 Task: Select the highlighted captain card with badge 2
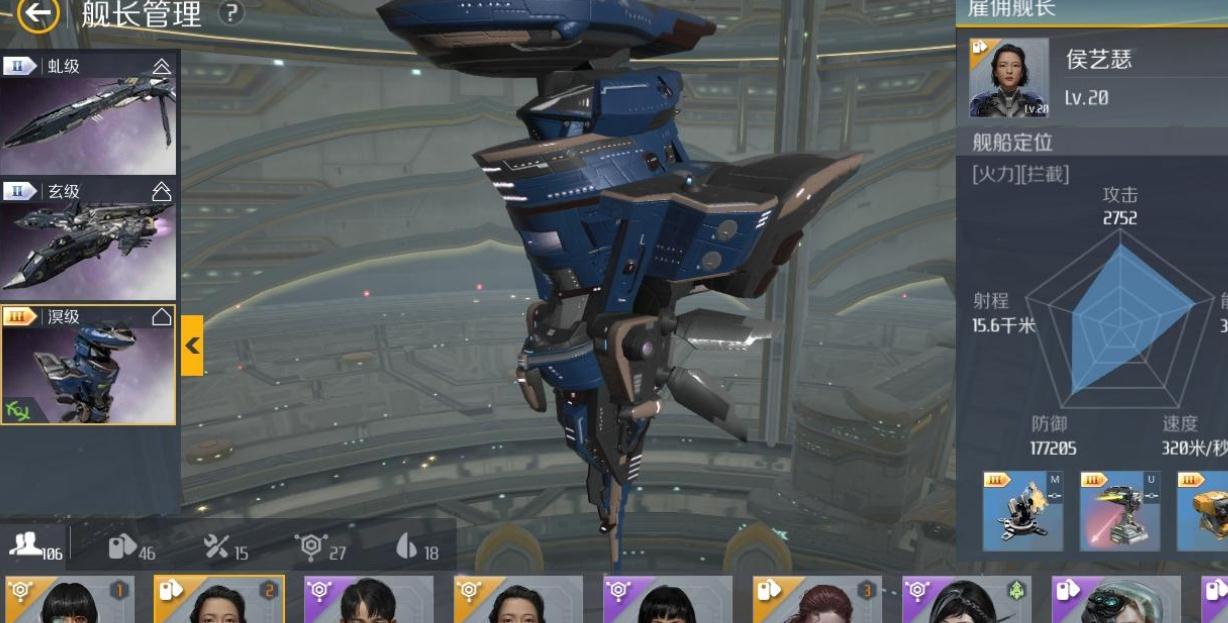coord(219,600)
